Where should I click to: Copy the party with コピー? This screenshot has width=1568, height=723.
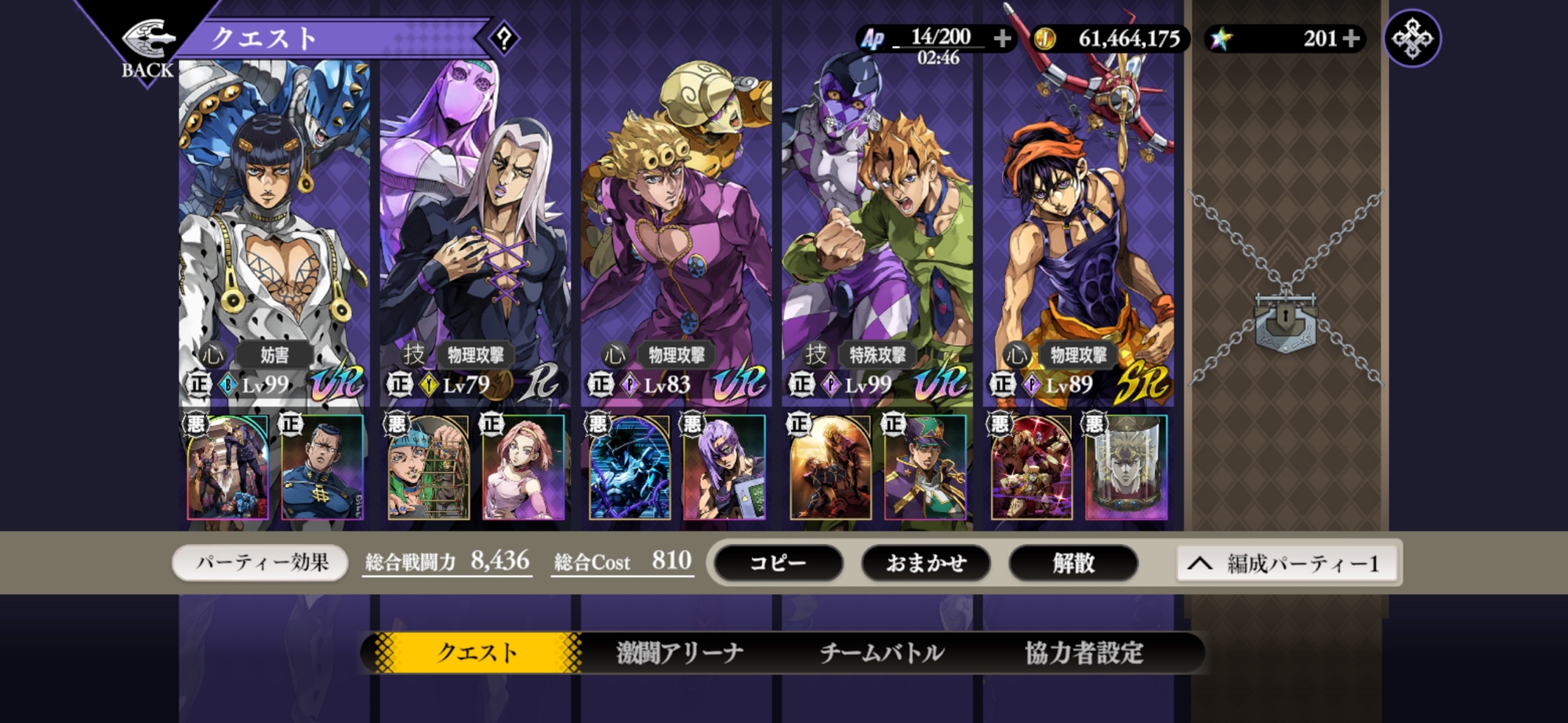tap(779, 563)
